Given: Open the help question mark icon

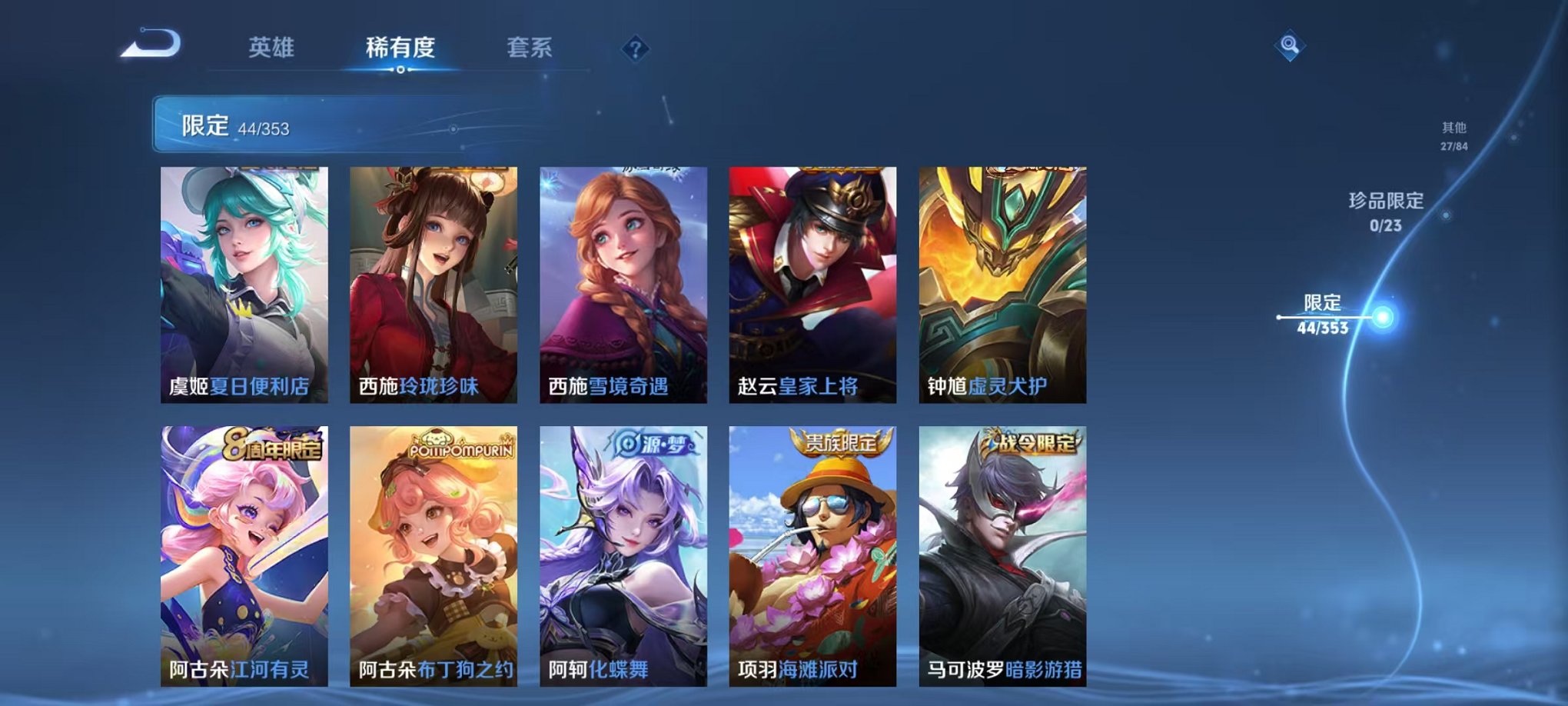Looking at the screenshot, I should point(635,50).
